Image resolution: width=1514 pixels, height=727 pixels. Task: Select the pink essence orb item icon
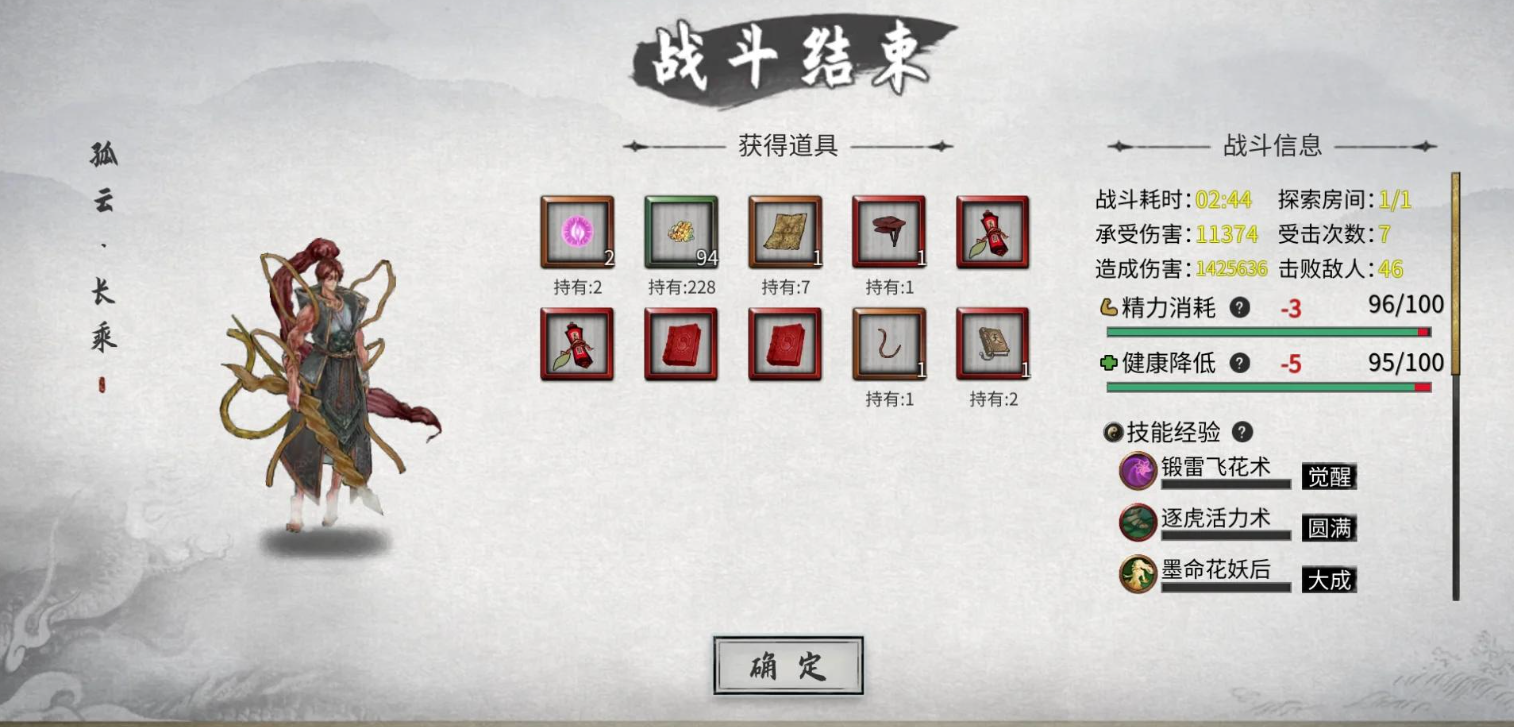(577, 231)
